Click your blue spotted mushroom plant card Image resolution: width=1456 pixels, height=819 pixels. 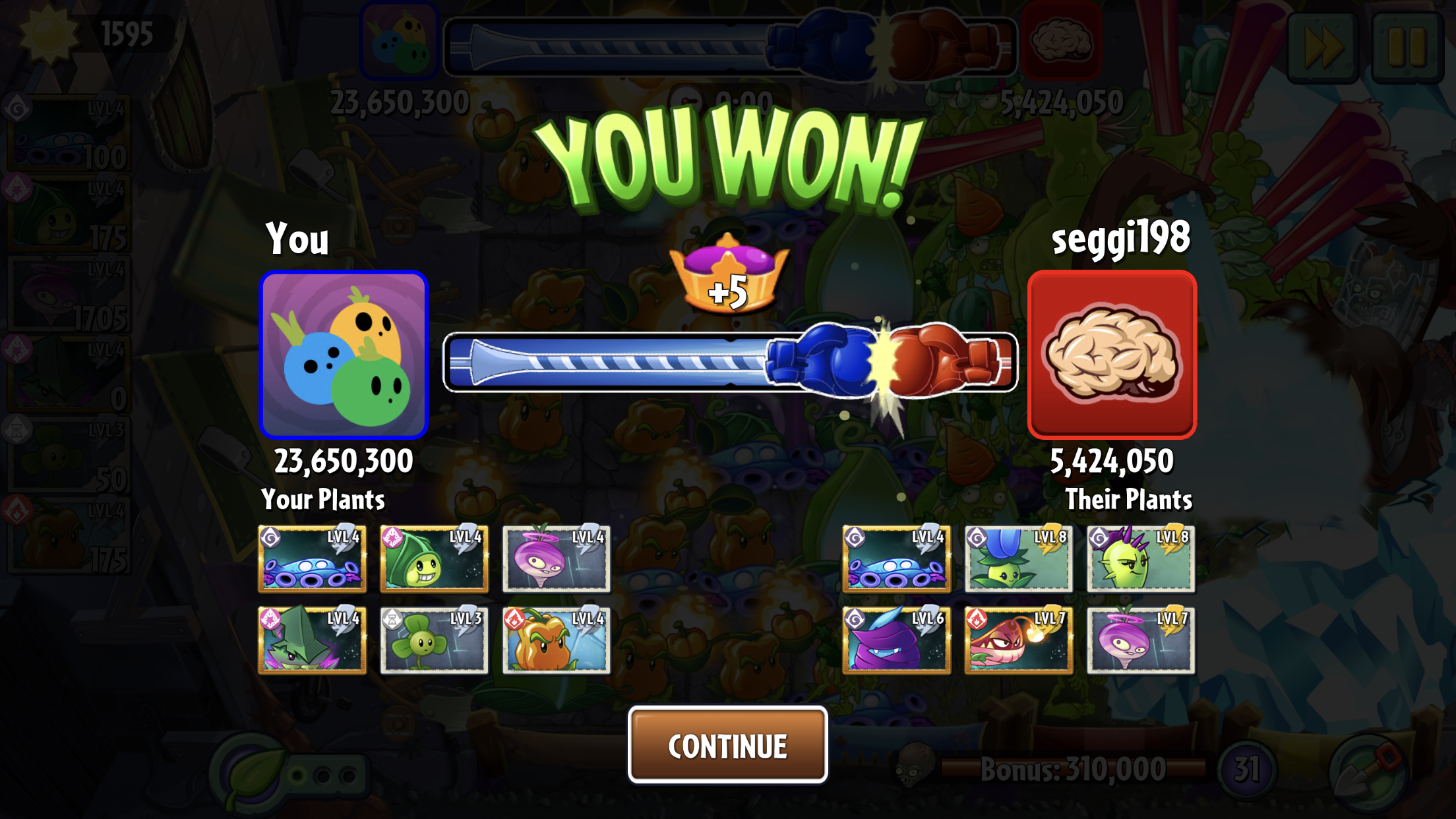click(x=312, y=559)
